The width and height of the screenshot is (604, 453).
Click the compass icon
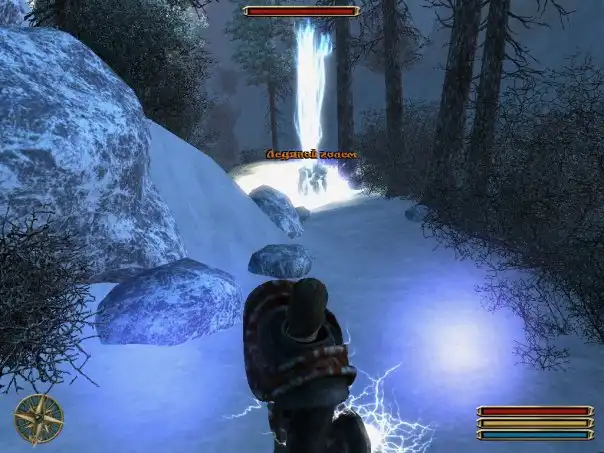pyautogui.click(x=39, y=419)
